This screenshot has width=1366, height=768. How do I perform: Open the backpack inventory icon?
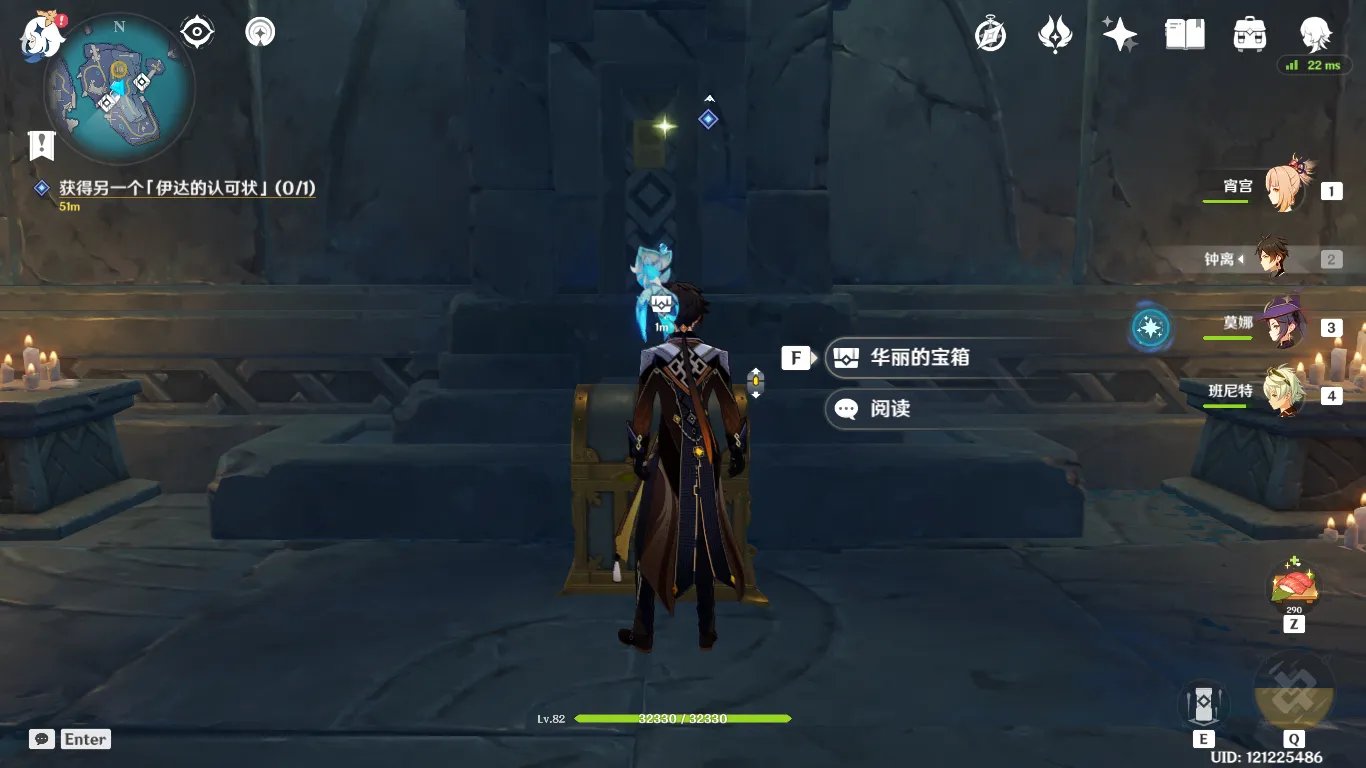click(x=1250, y=35)
